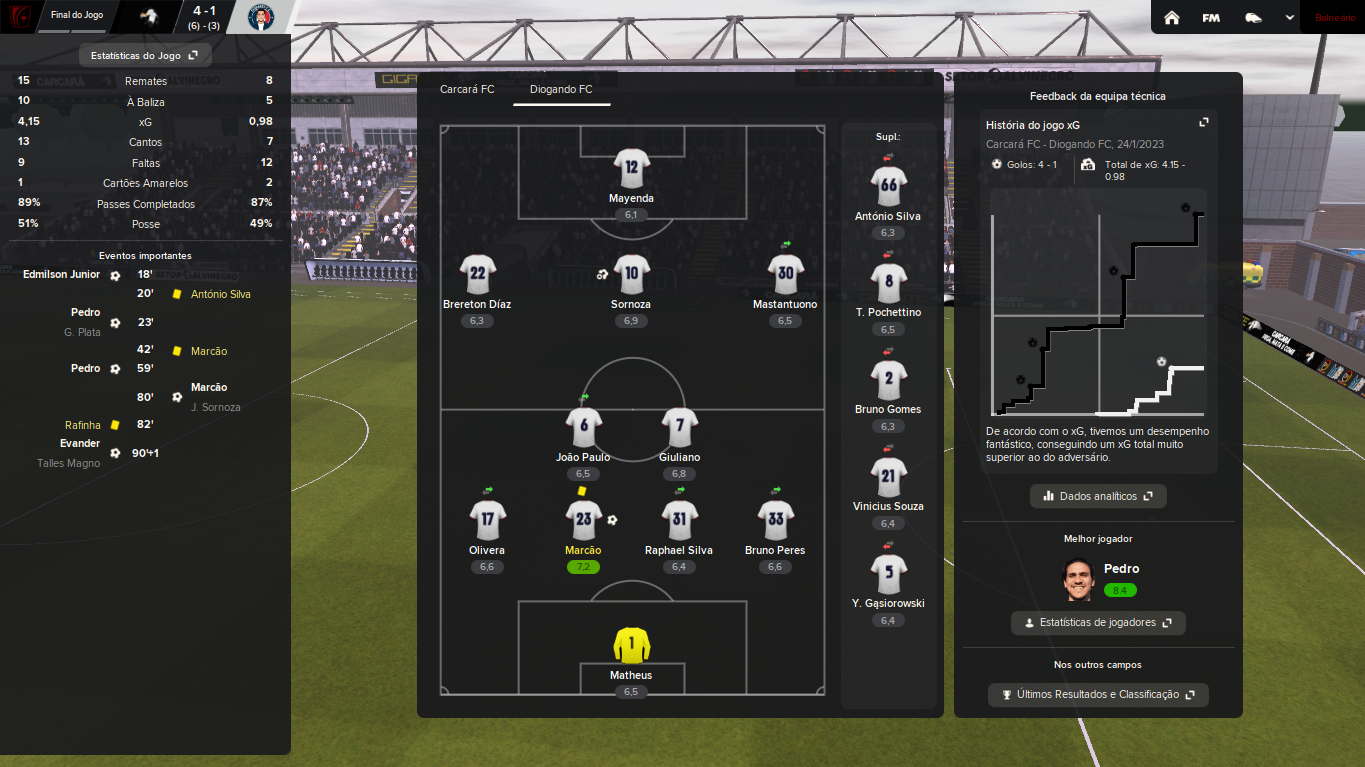Select Giuliano number 7 shirt
This screenshot has height=767, width=1365.
point(680,427)
